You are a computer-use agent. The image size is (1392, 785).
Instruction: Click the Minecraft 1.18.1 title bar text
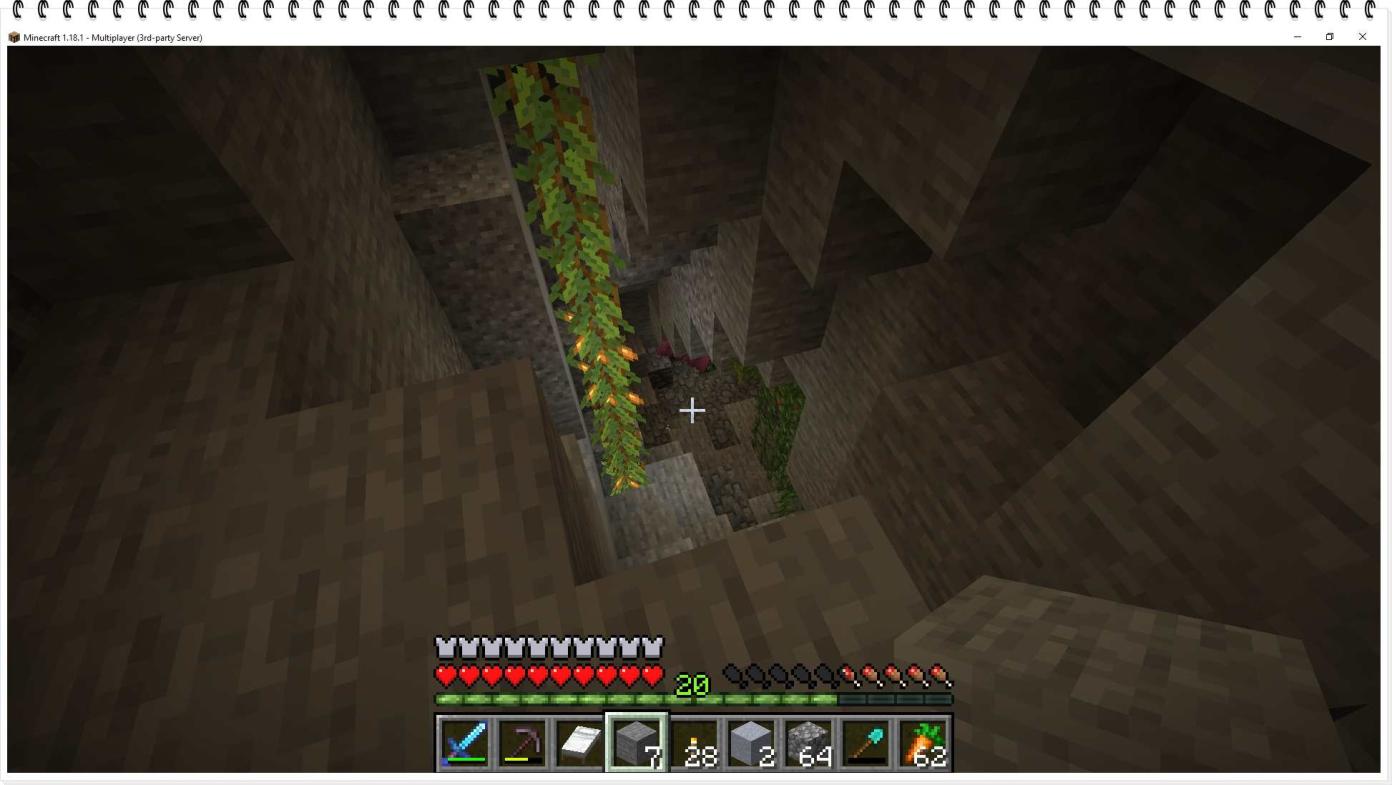pyautogui.click(x=55, y=37)
